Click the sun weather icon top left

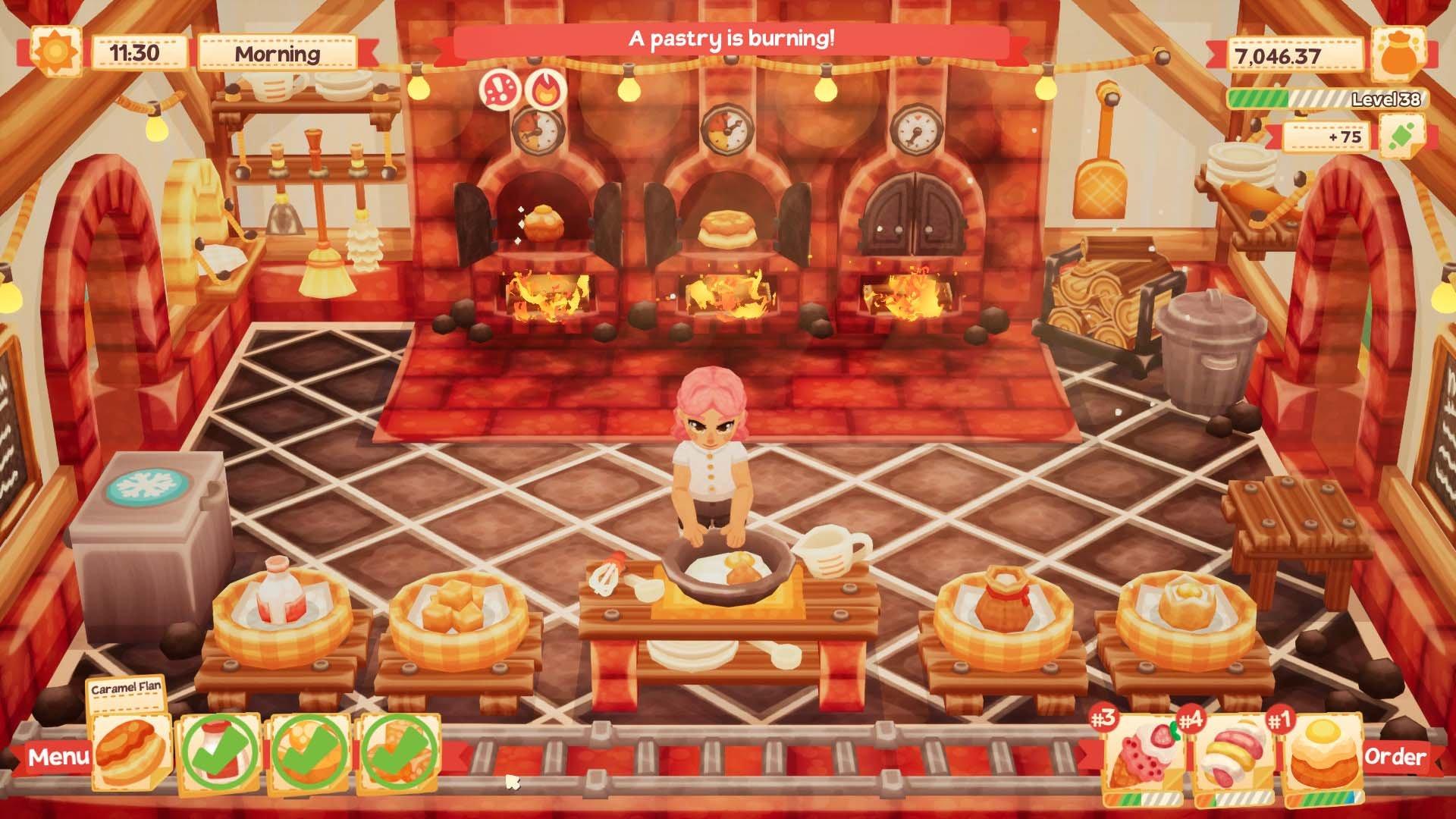[55, 52]
